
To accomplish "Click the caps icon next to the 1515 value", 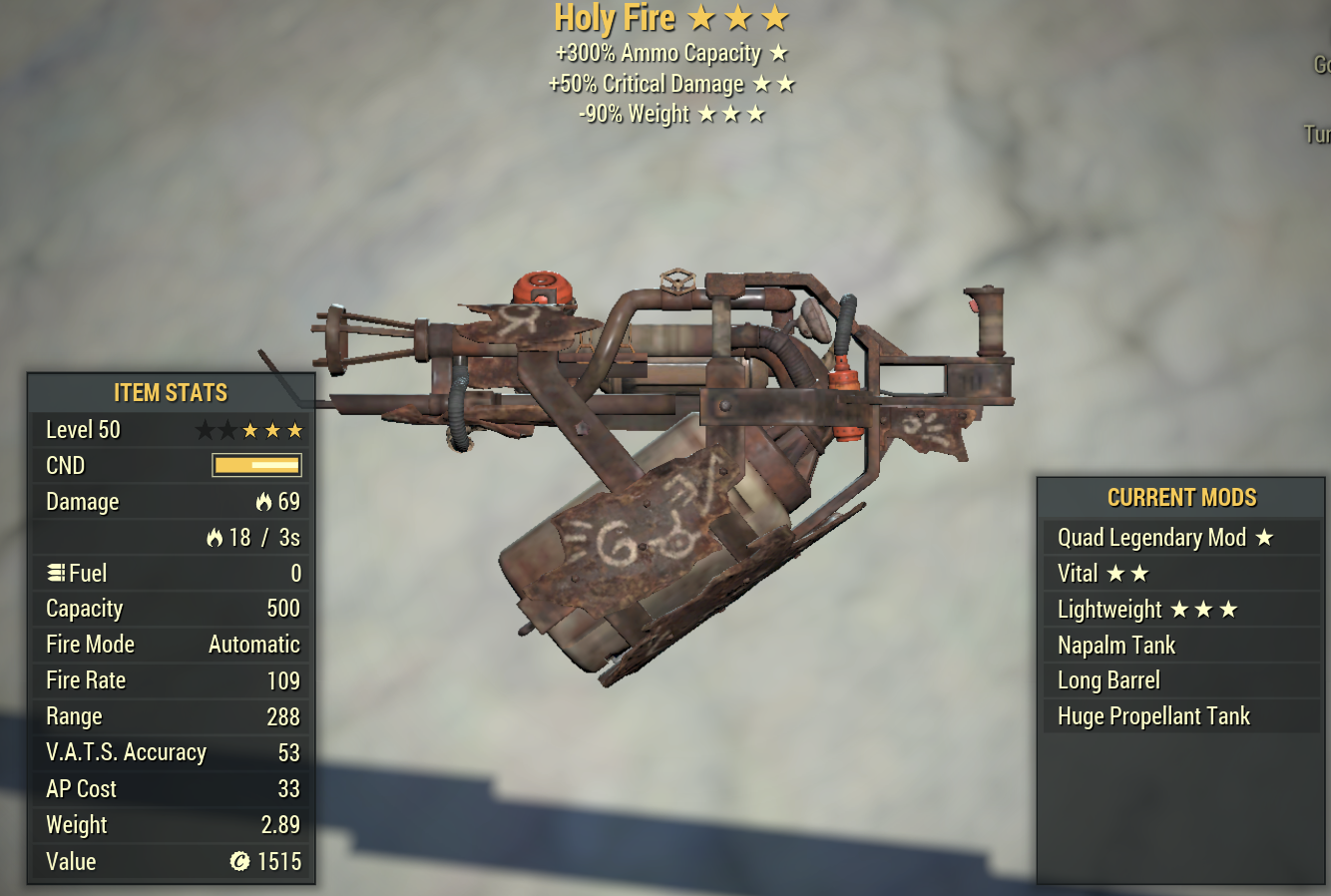I will (x=238, y=861).
